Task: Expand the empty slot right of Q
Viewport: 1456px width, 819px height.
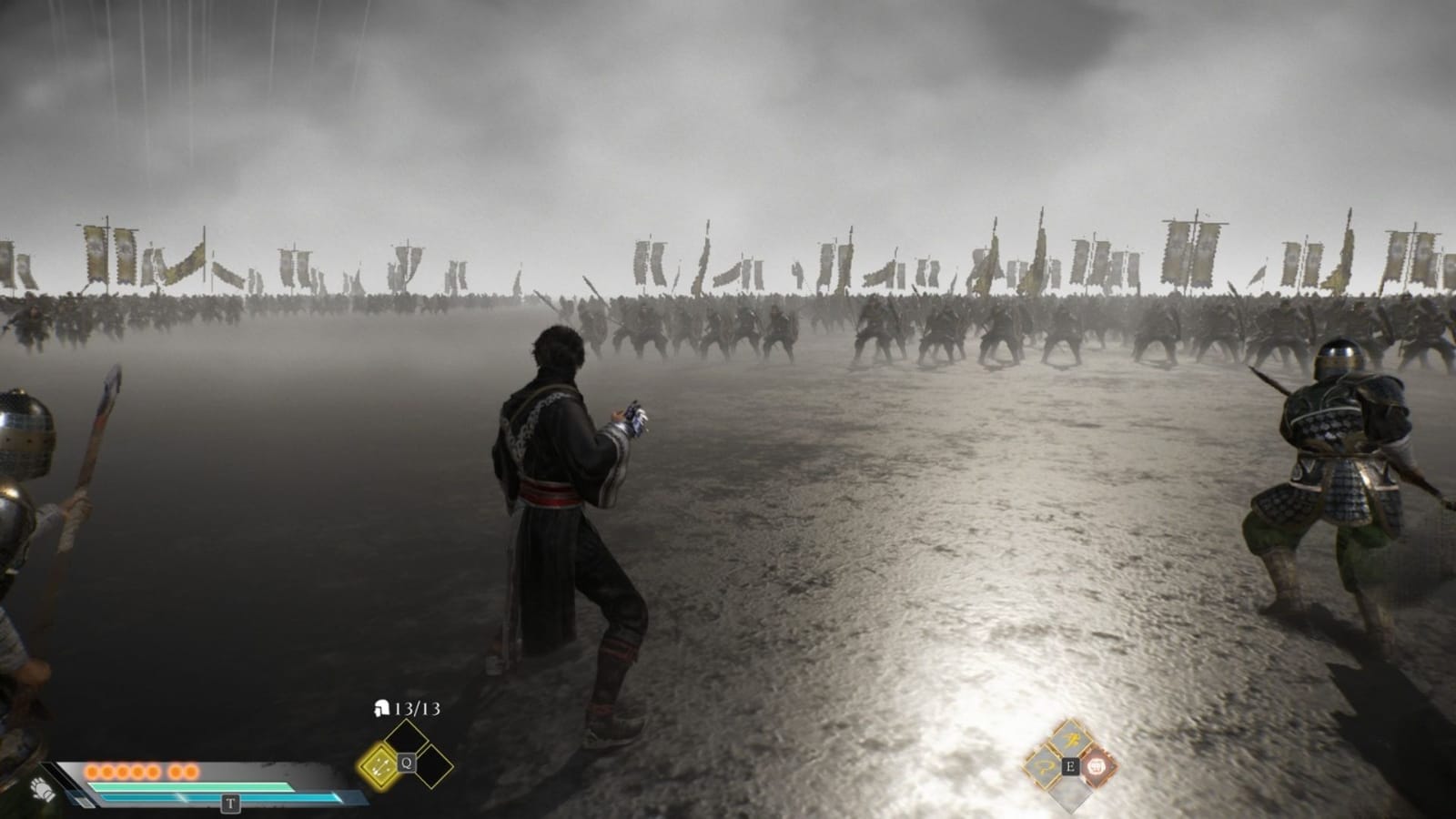Action: (432, 766)
